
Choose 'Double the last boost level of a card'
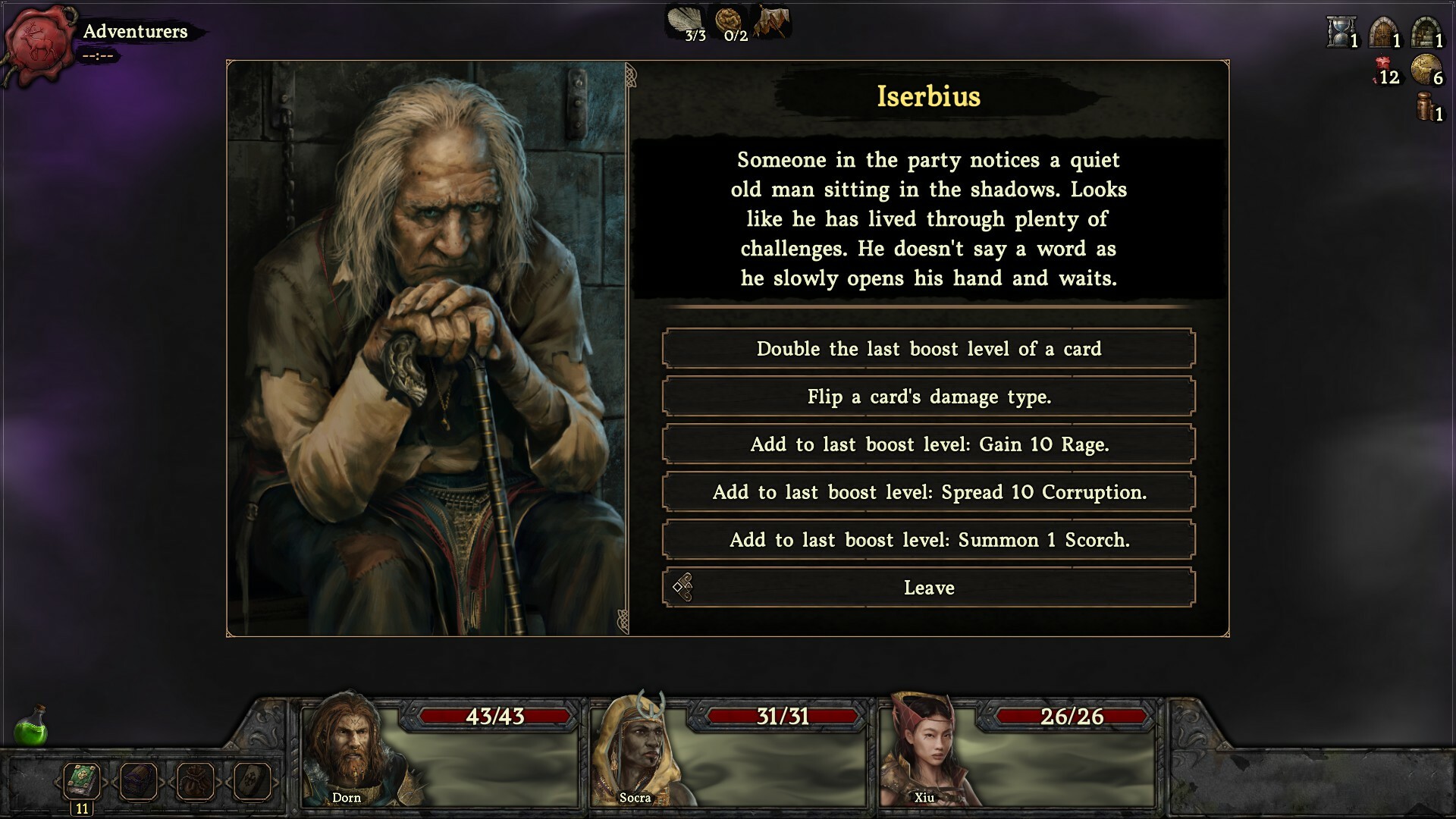928,349
